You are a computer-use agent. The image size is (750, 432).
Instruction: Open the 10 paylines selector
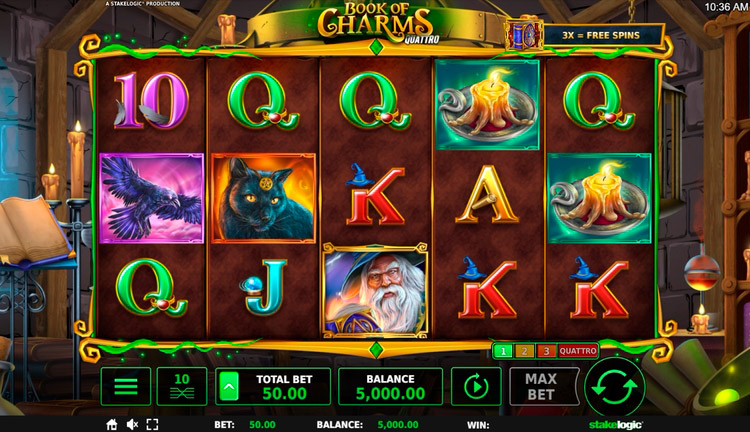[x=182, y=386]
